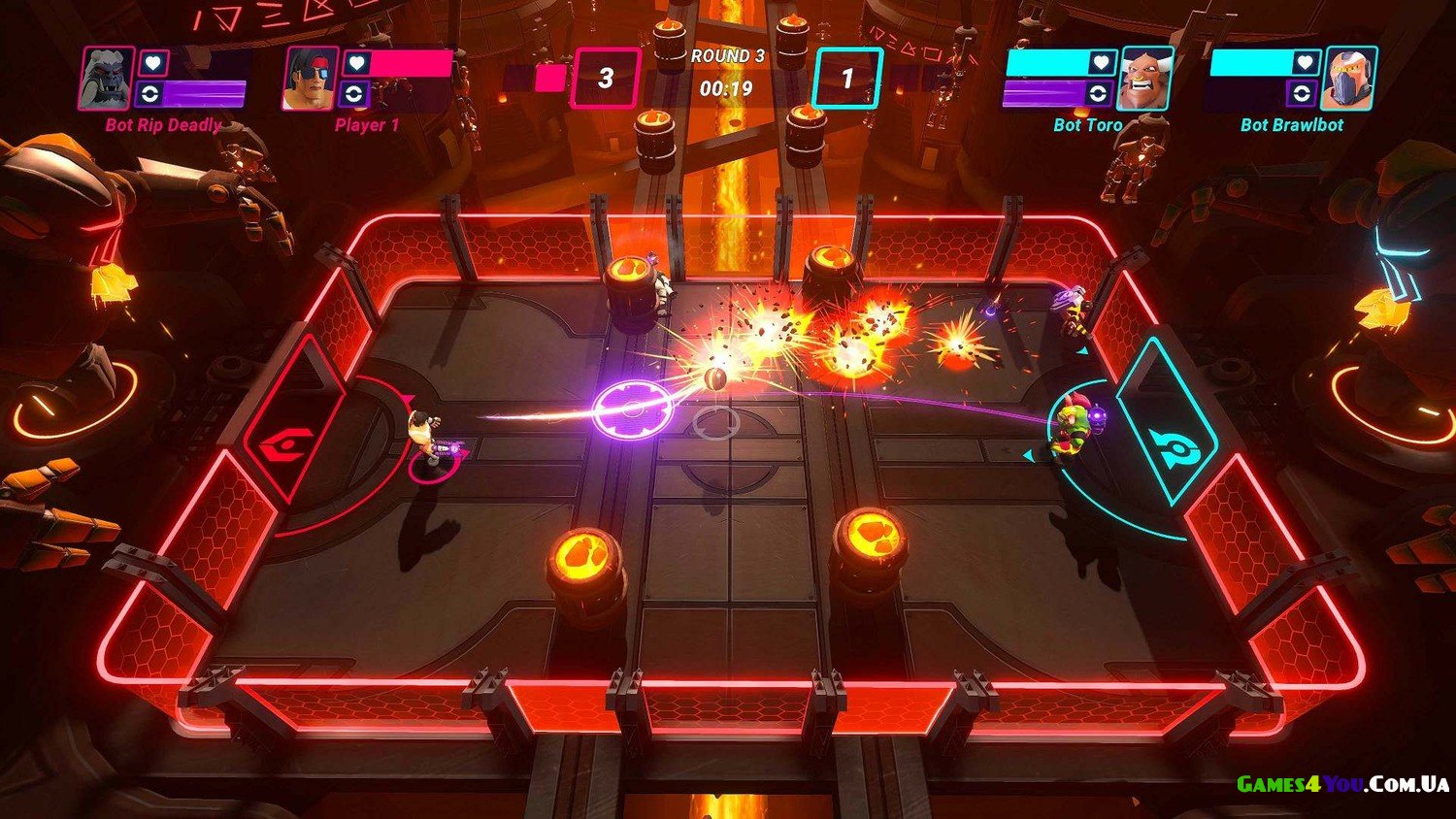The width and height of the screenshot is (1456, 819).
Task: Click Player 1's sunglasses character portrait
Action: [311, 78]
